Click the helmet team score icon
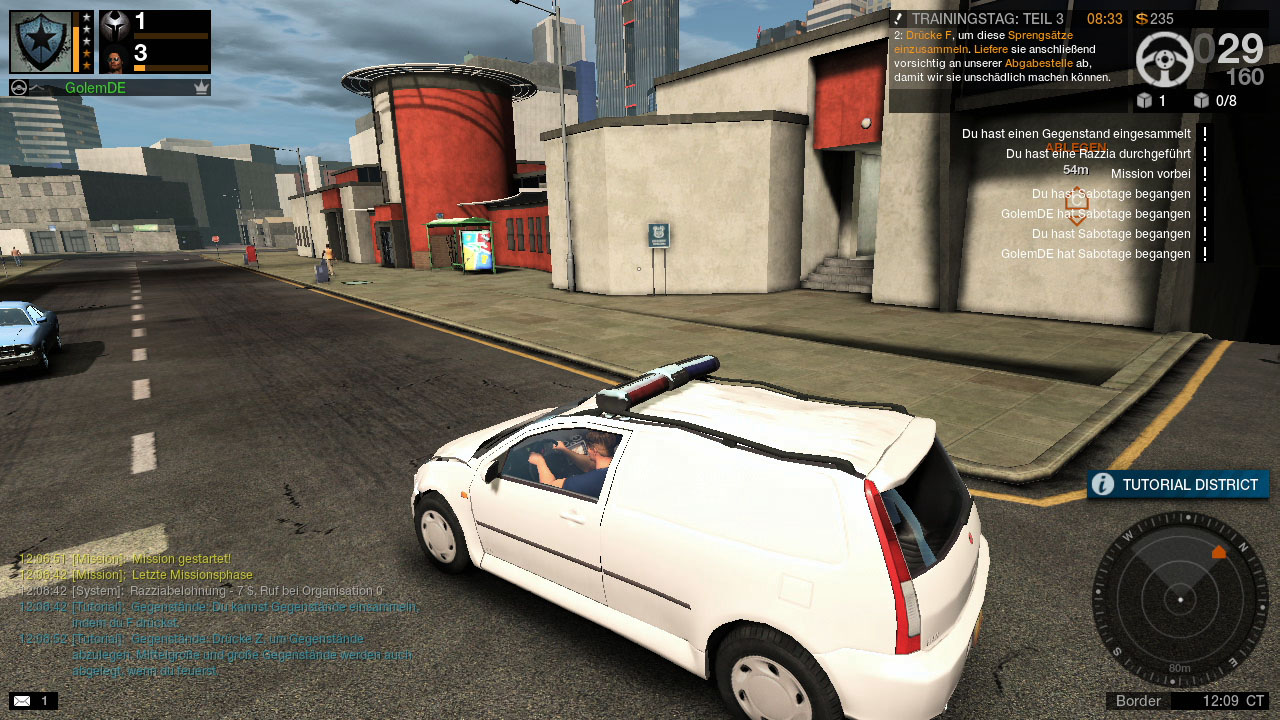 click(x=115, y=24)
